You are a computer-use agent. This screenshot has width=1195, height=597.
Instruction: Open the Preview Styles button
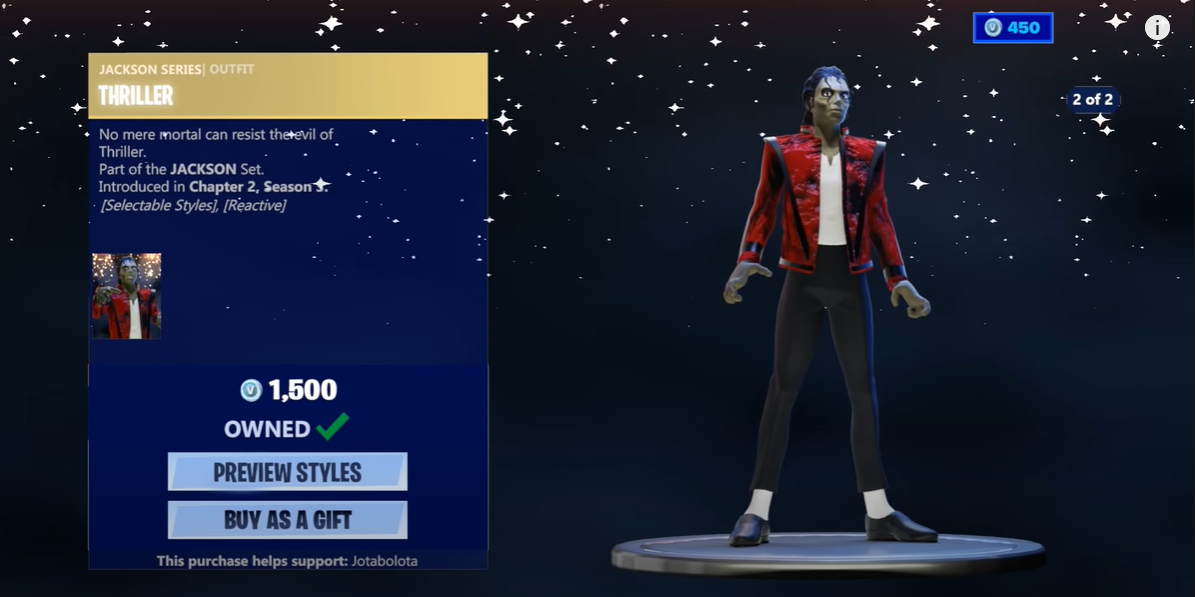tap(287, 472)
